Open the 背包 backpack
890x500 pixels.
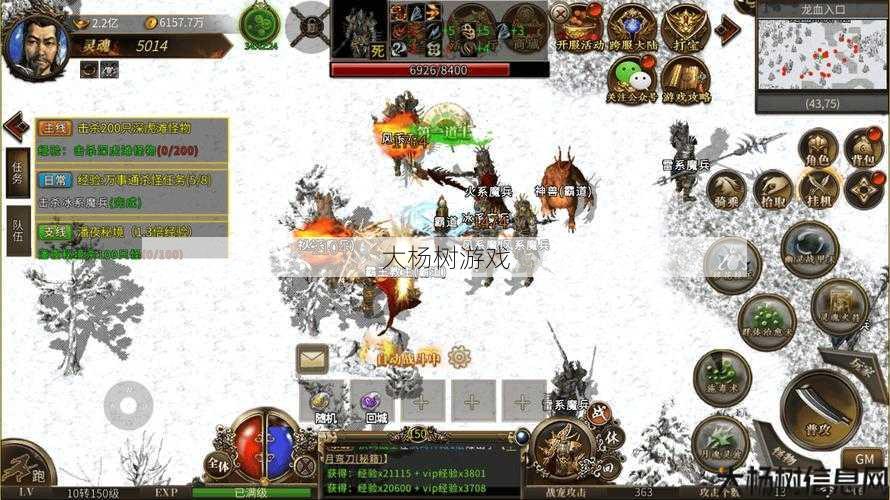click(x=864, y=150)
